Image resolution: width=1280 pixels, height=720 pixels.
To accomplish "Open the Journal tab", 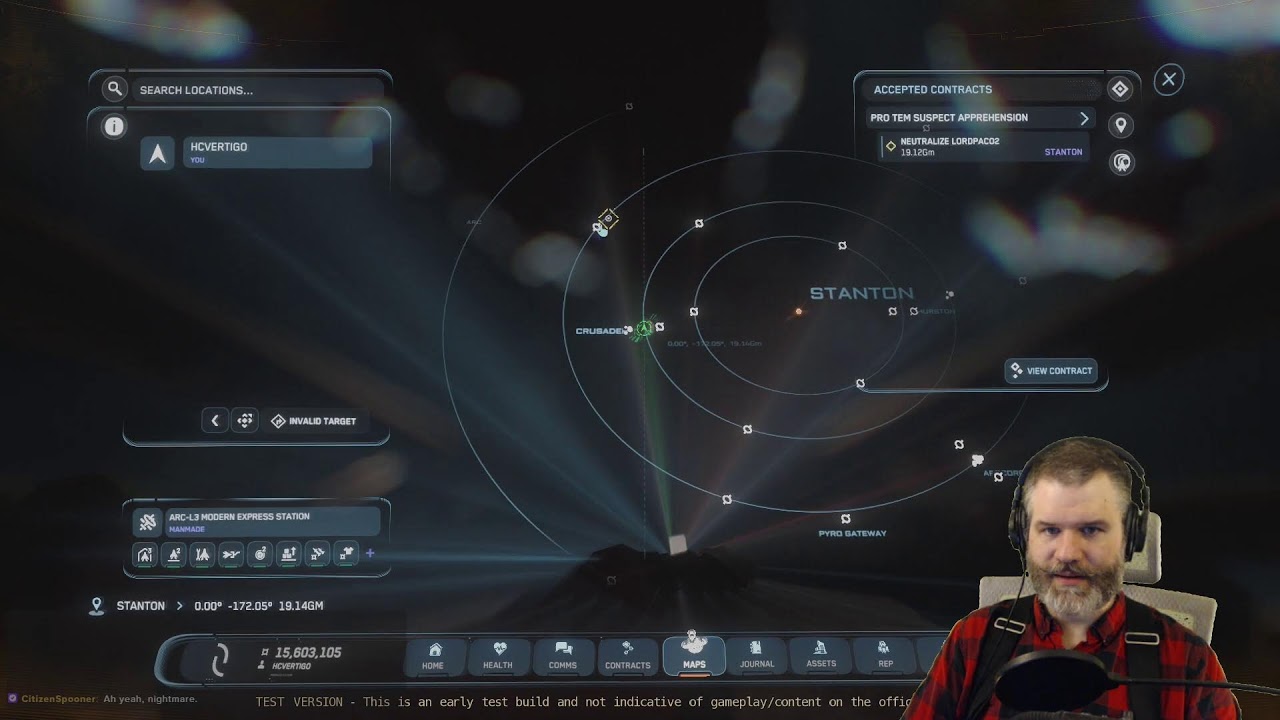I will click(x=757, y=655).
